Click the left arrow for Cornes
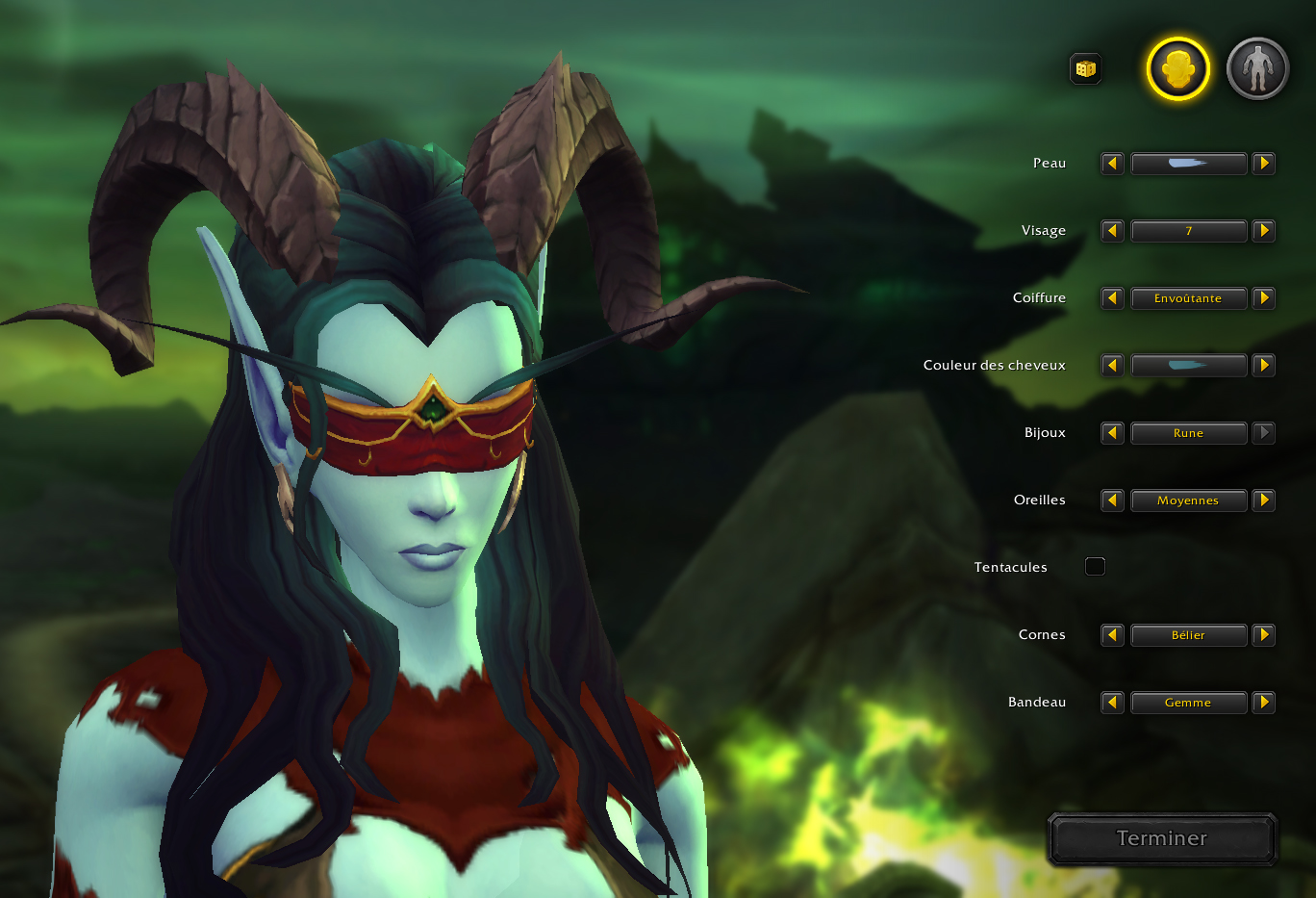Viewport: 1316px width, 898px height. [x=1112, y=634]
